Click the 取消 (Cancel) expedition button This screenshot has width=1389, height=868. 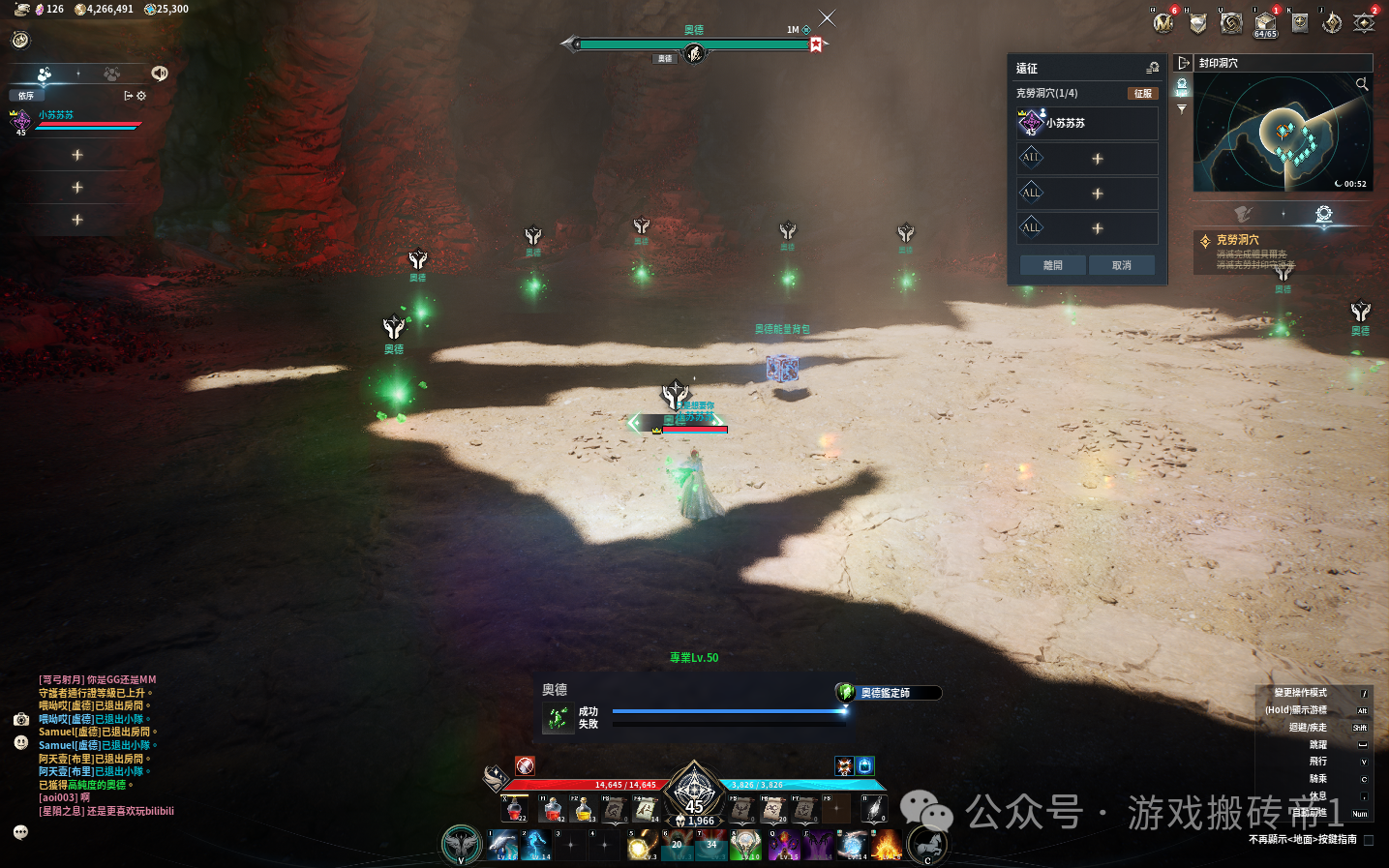click(x=1121, y=265)
